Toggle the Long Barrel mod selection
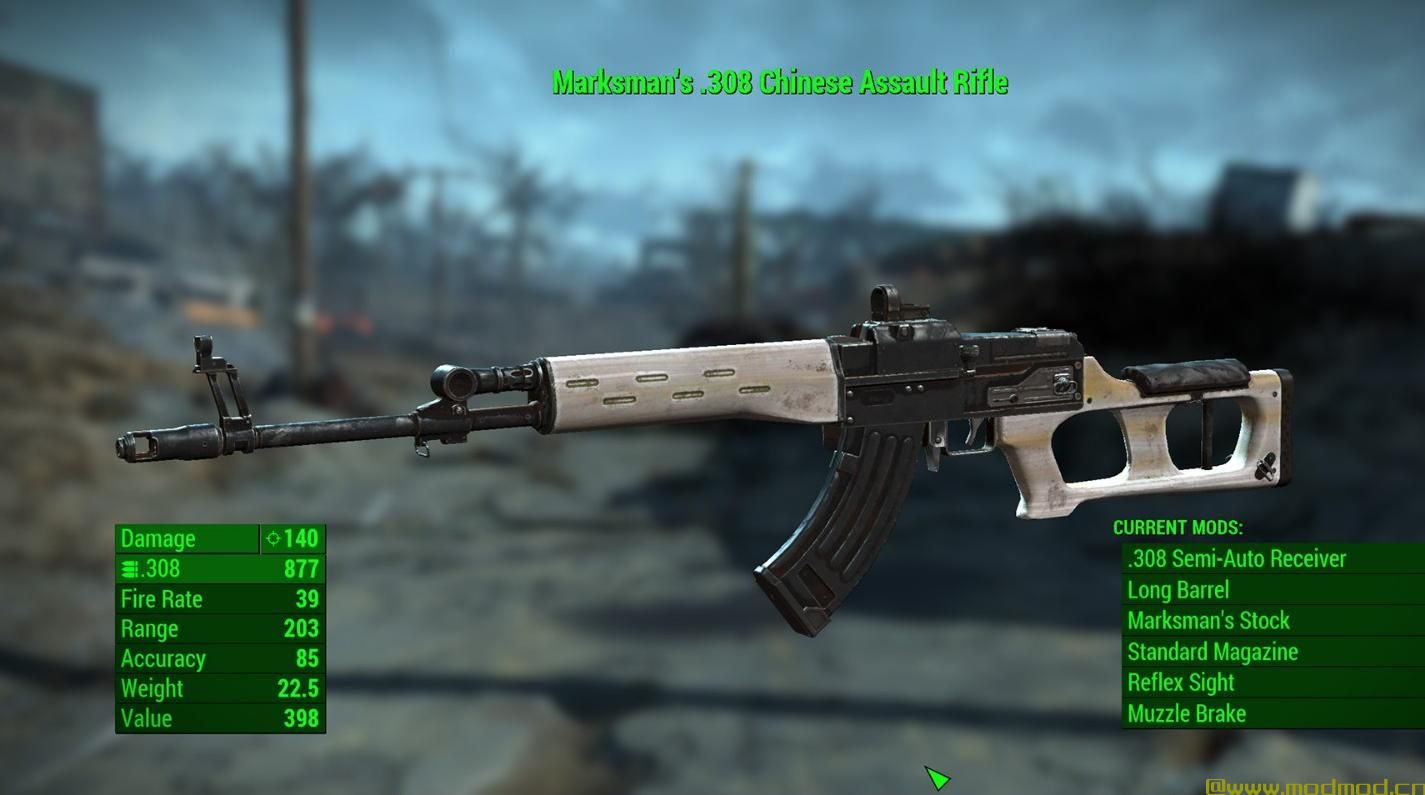Viewport: 1425px width, 795px height. coord(1180,590)
